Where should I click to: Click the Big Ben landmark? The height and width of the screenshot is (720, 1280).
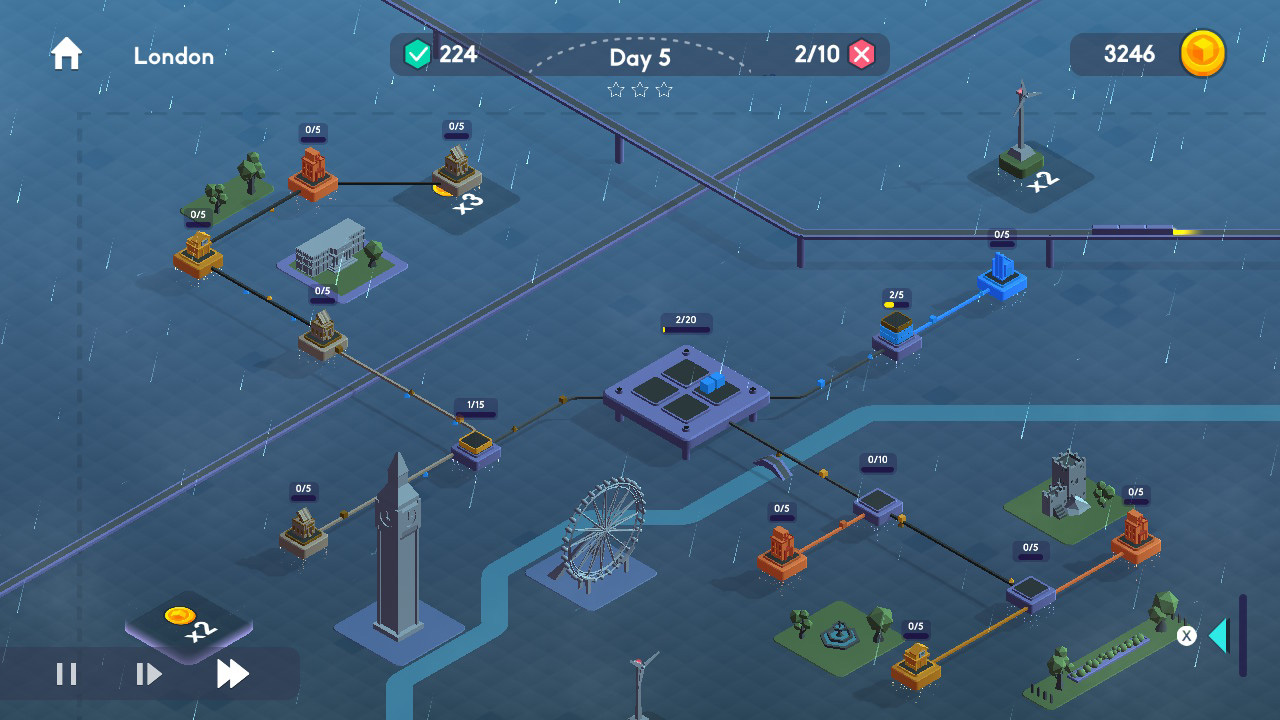(x=398, y=545)
